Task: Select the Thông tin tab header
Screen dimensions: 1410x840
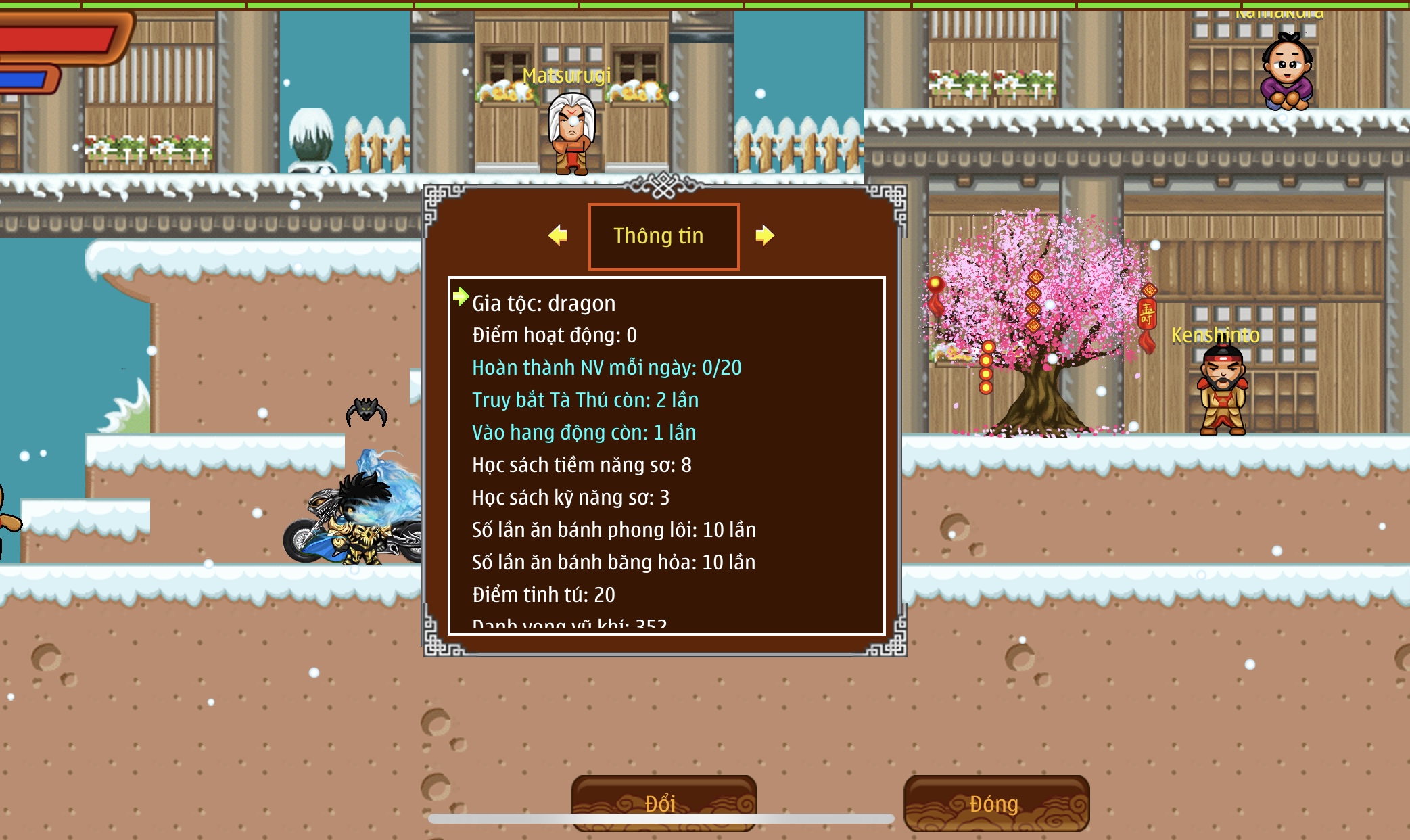Action: click(663, 236)
